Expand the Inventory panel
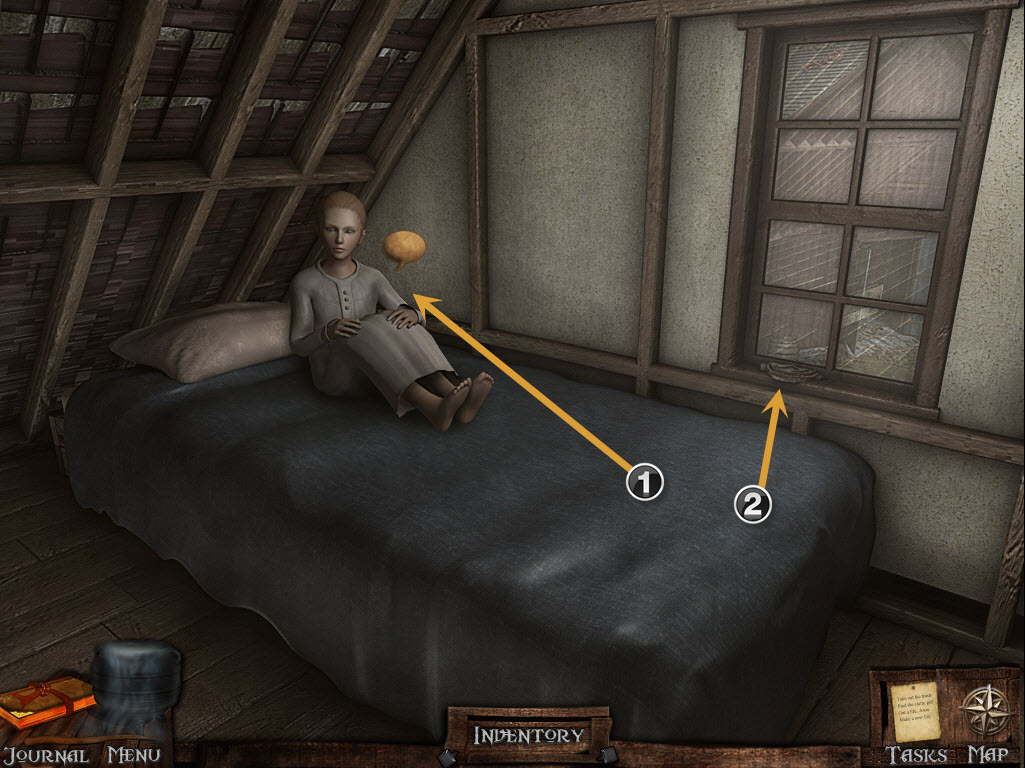 click(528, 735)
